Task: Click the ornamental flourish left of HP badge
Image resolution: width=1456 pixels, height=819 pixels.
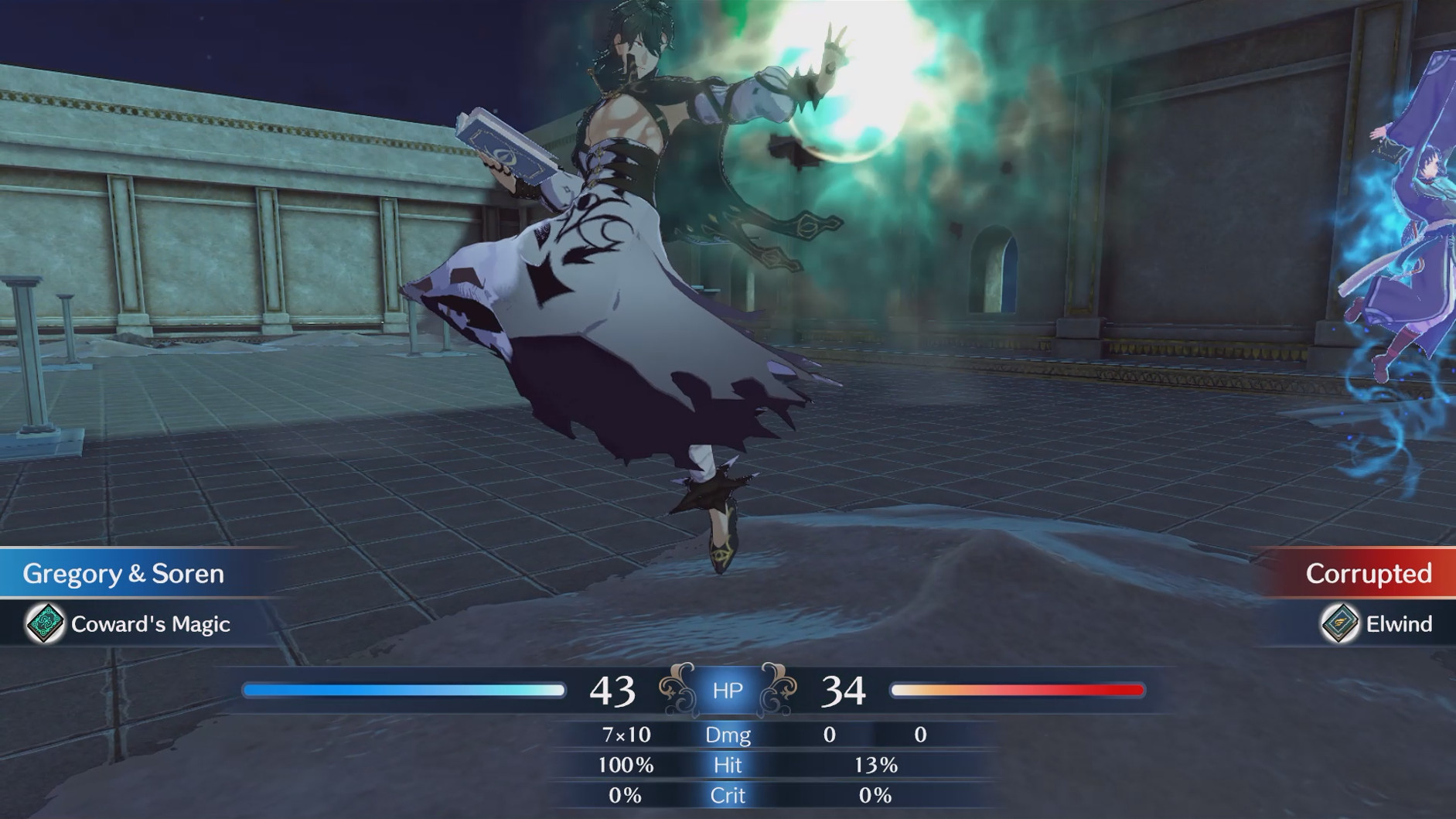Action: point(677,688)
